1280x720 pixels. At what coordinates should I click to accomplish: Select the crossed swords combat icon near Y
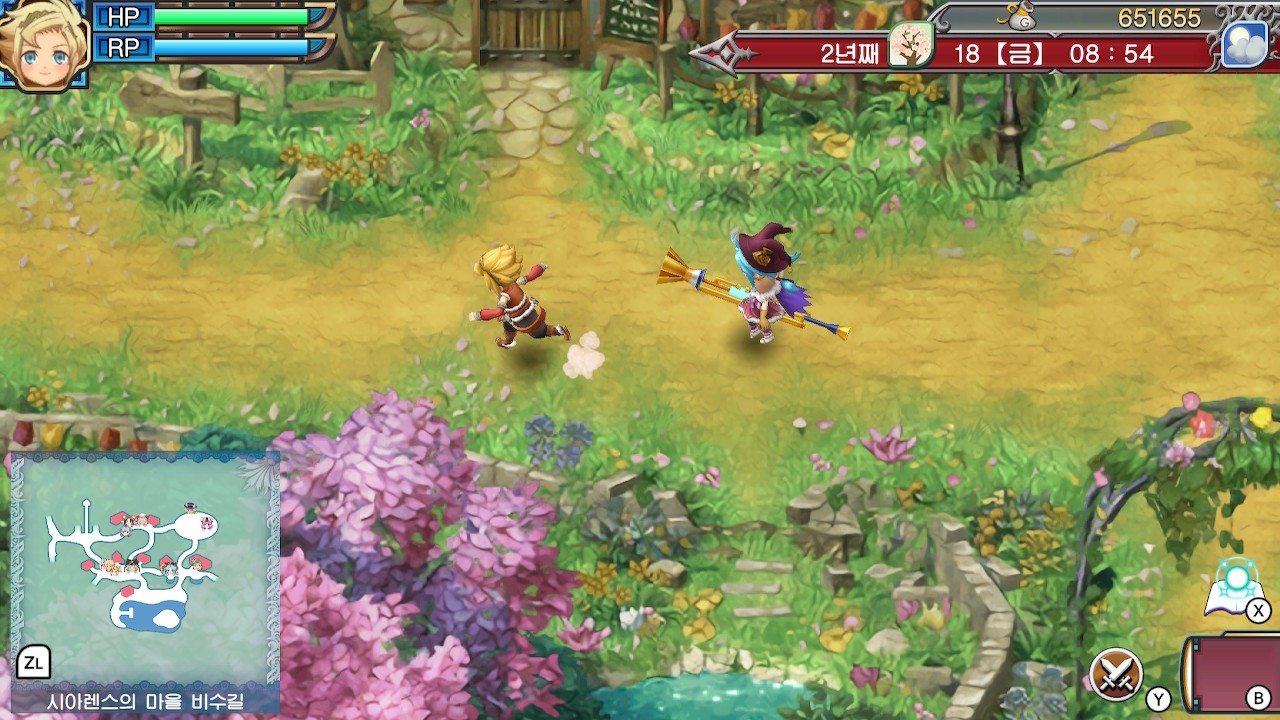[x=1118, y=673]
